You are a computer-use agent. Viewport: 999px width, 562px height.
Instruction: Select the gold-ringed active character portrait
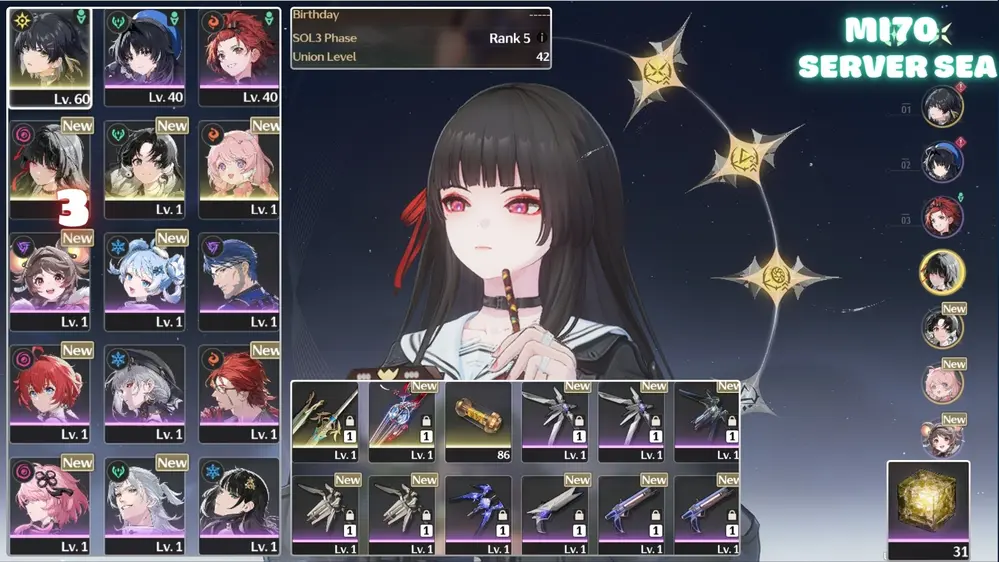[942, 272]
